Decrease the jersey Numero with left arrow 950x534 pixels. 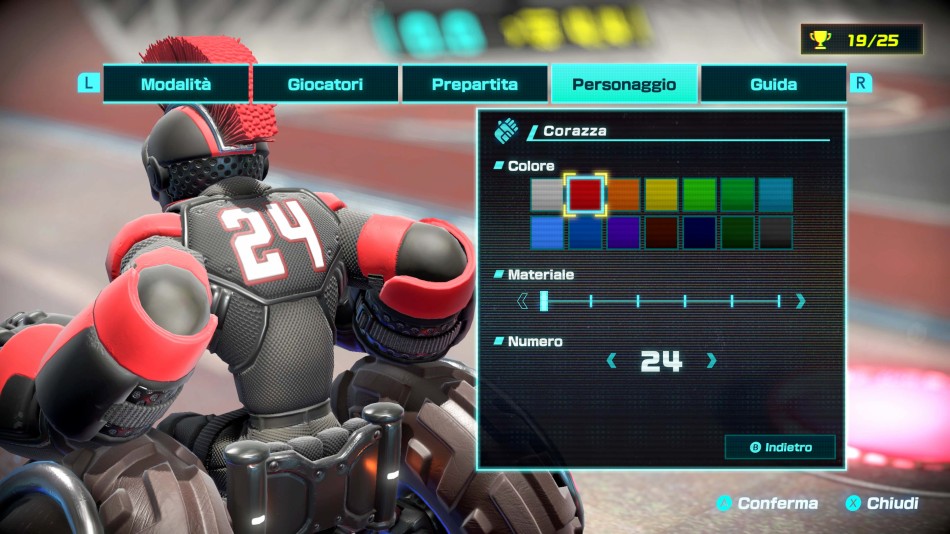click(611, 361)
